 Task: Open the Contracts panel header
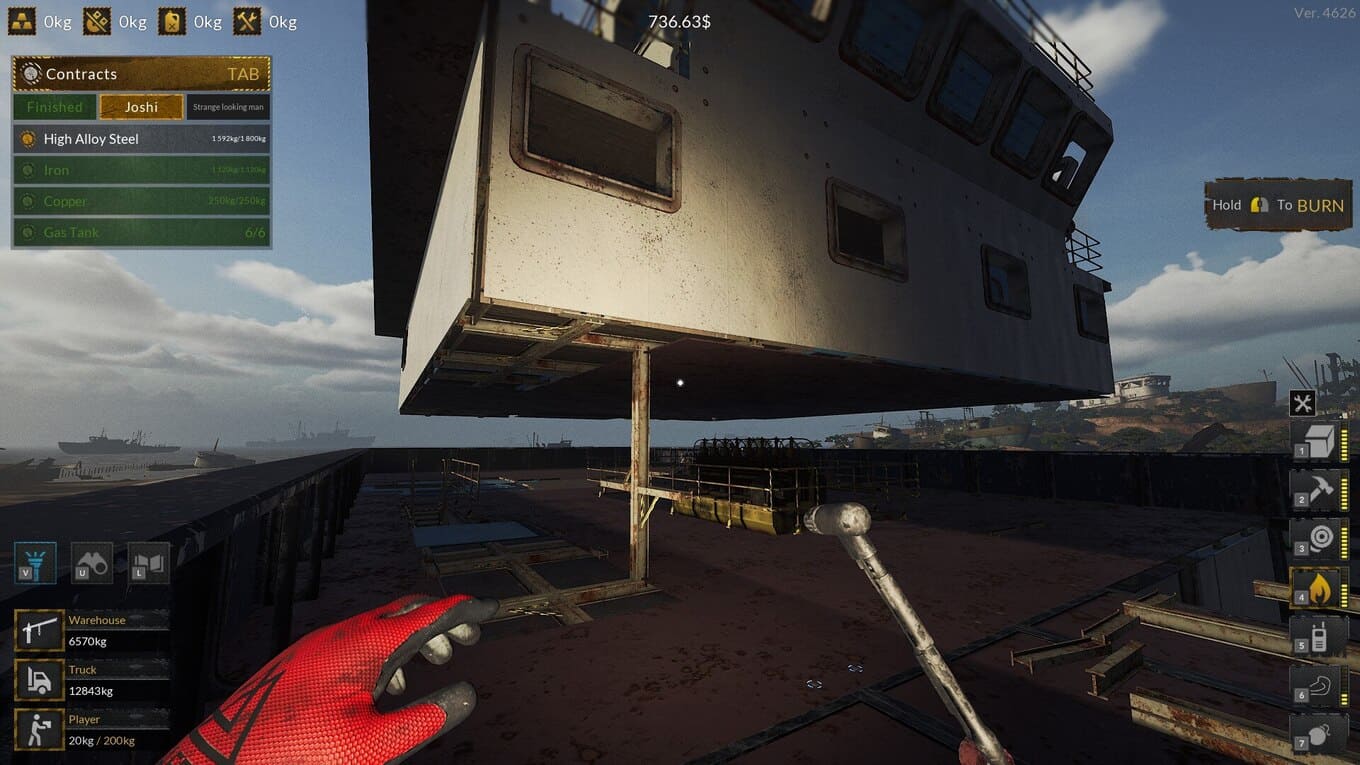(x=141, y=74)
